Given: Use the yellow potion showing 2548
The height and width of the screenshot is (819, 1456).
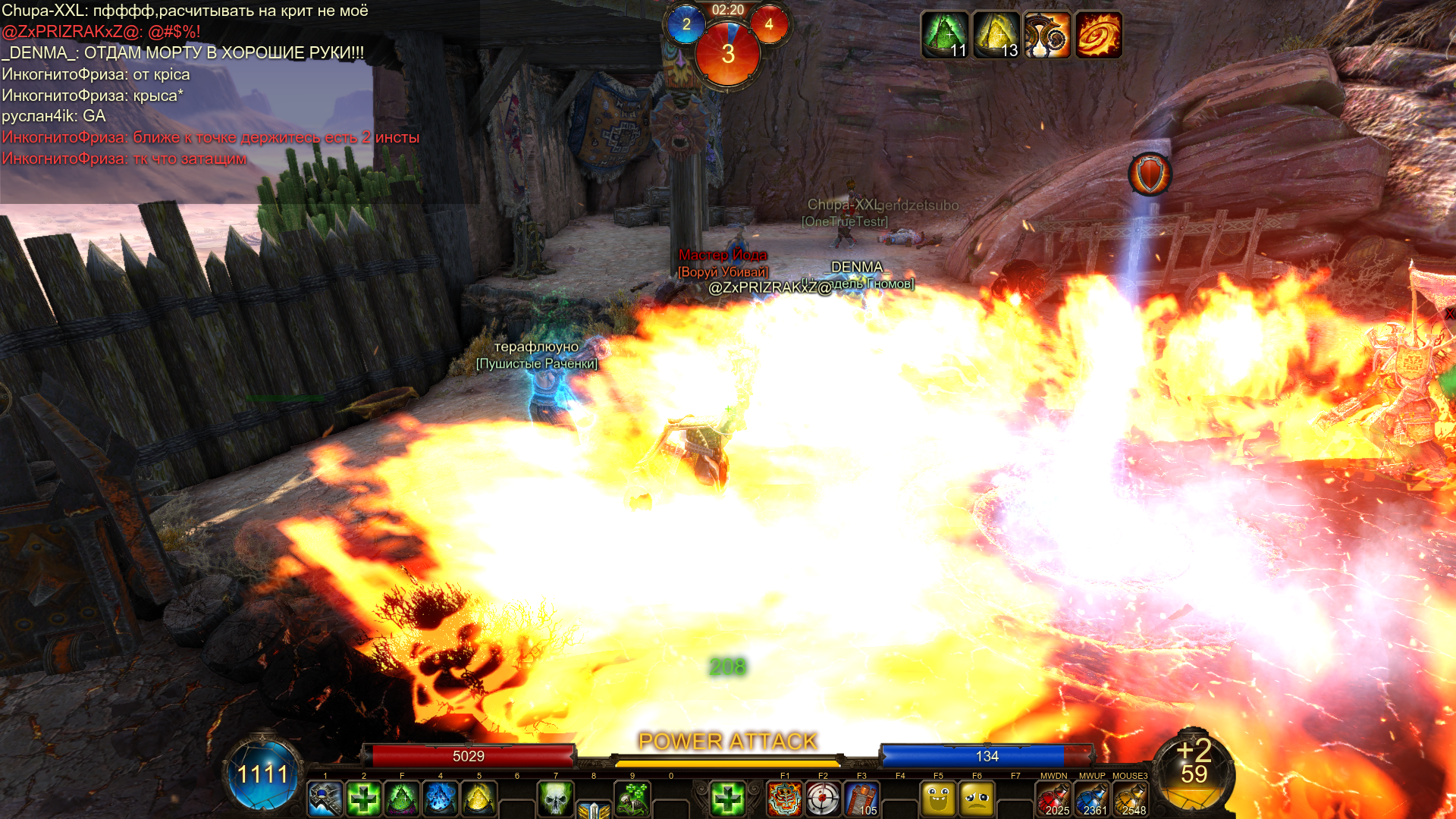Looking at the screenshot, I should pos(1130,799).
